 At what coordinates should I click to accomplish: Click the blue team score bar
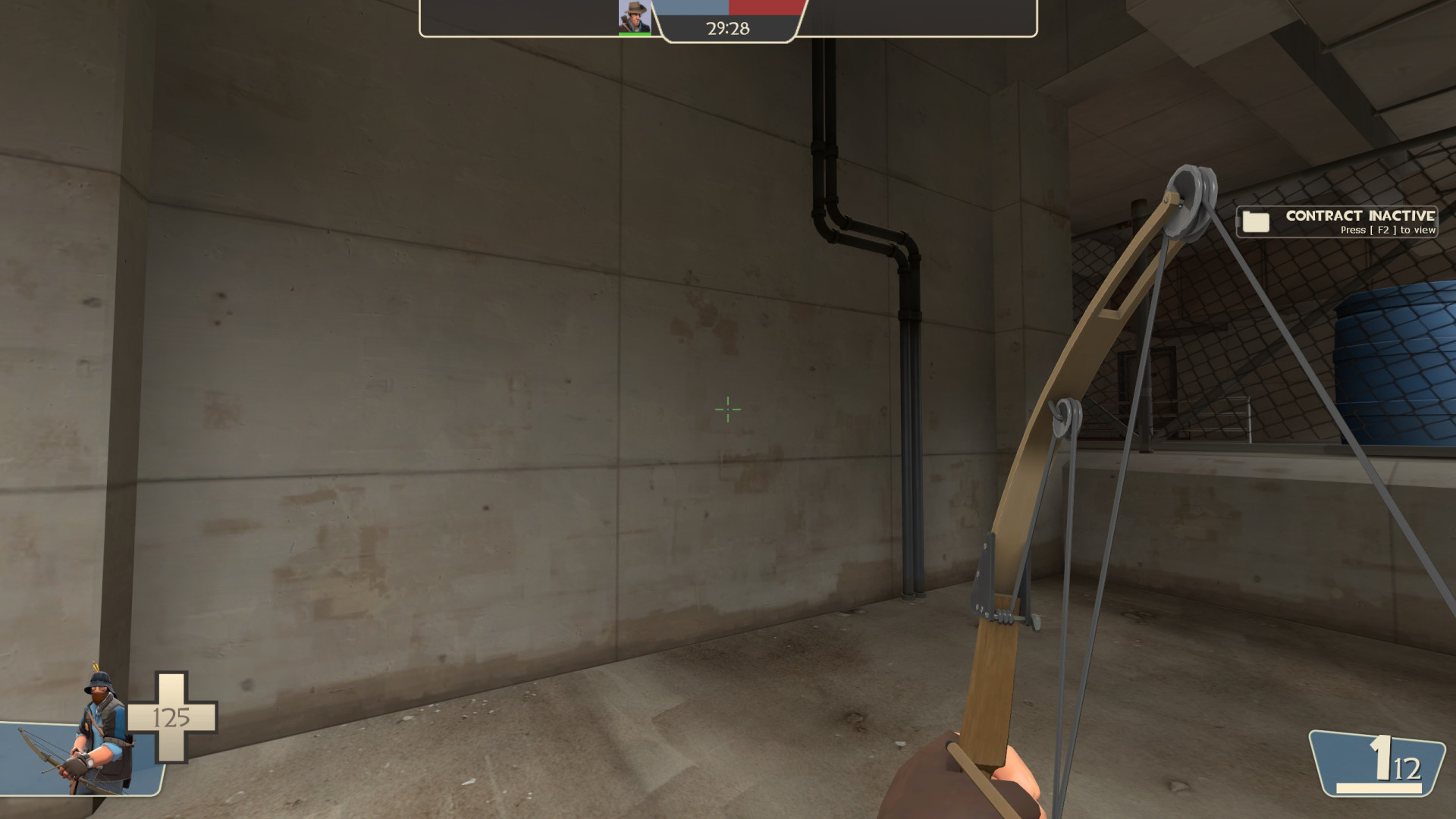[x=690, y=9]
